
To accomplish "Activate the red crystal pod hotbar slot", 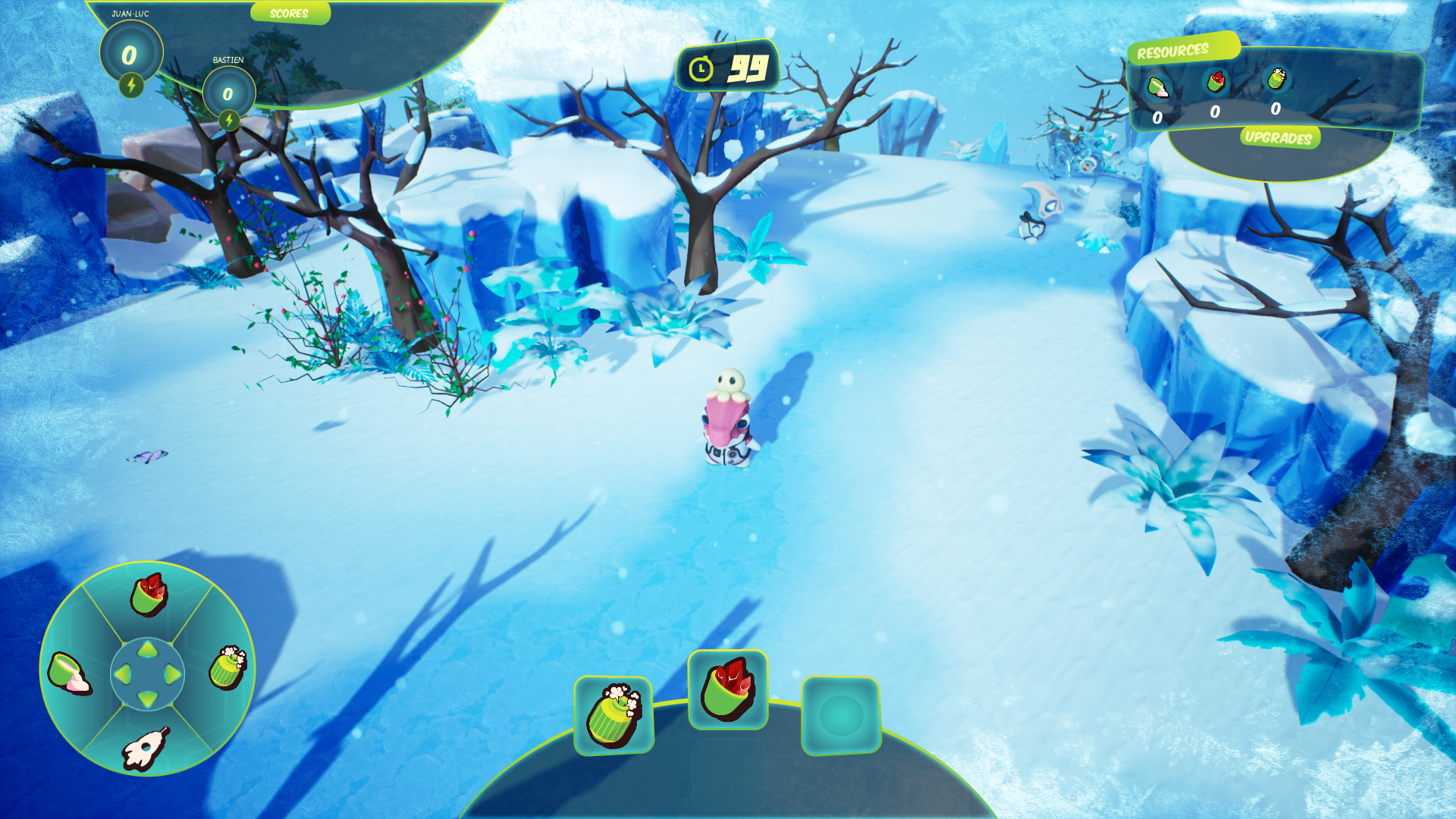I will pos(727,689).
